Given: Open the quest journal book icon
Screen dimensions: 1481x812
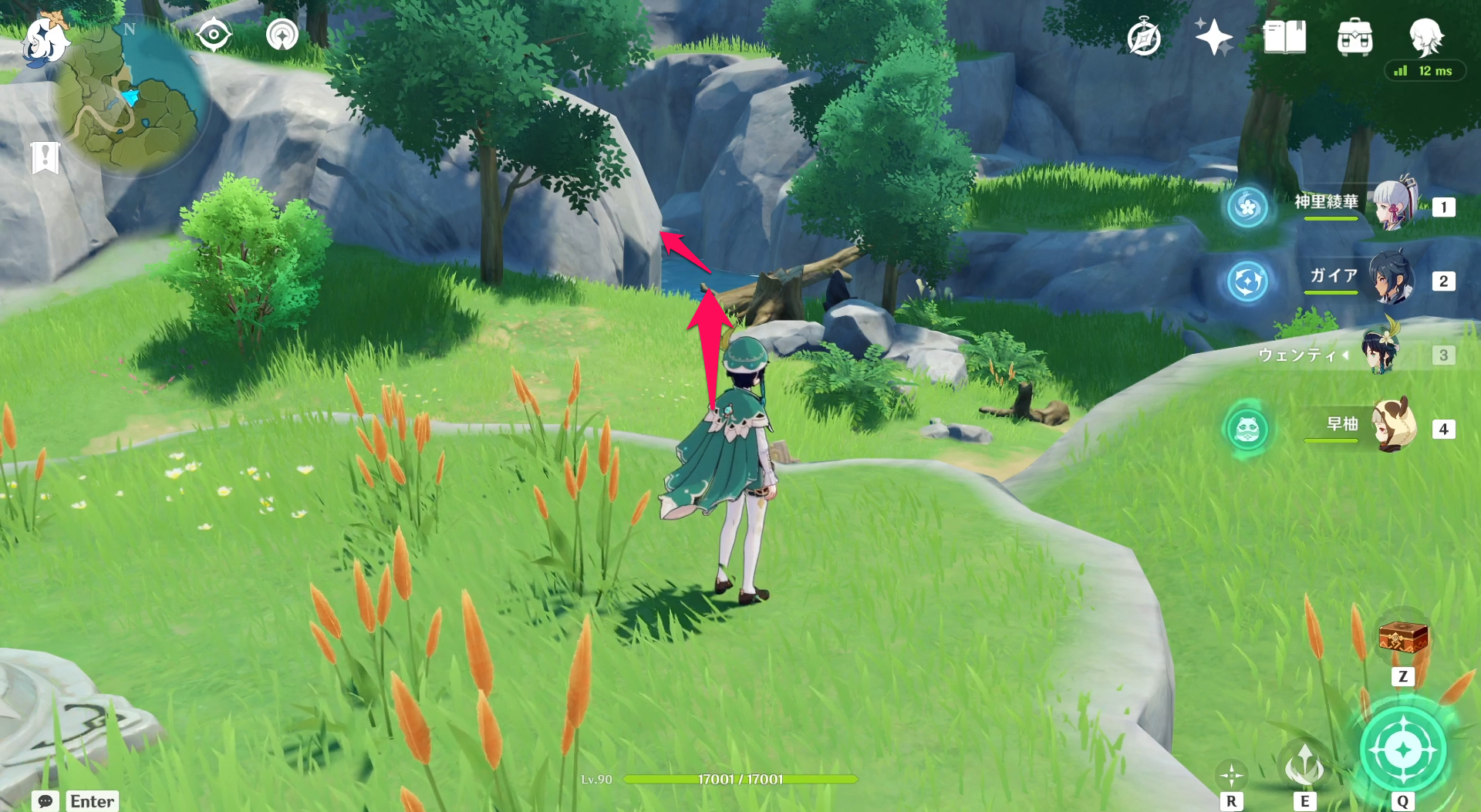Looking at the screenshot, I should (x=1284, y=36).
